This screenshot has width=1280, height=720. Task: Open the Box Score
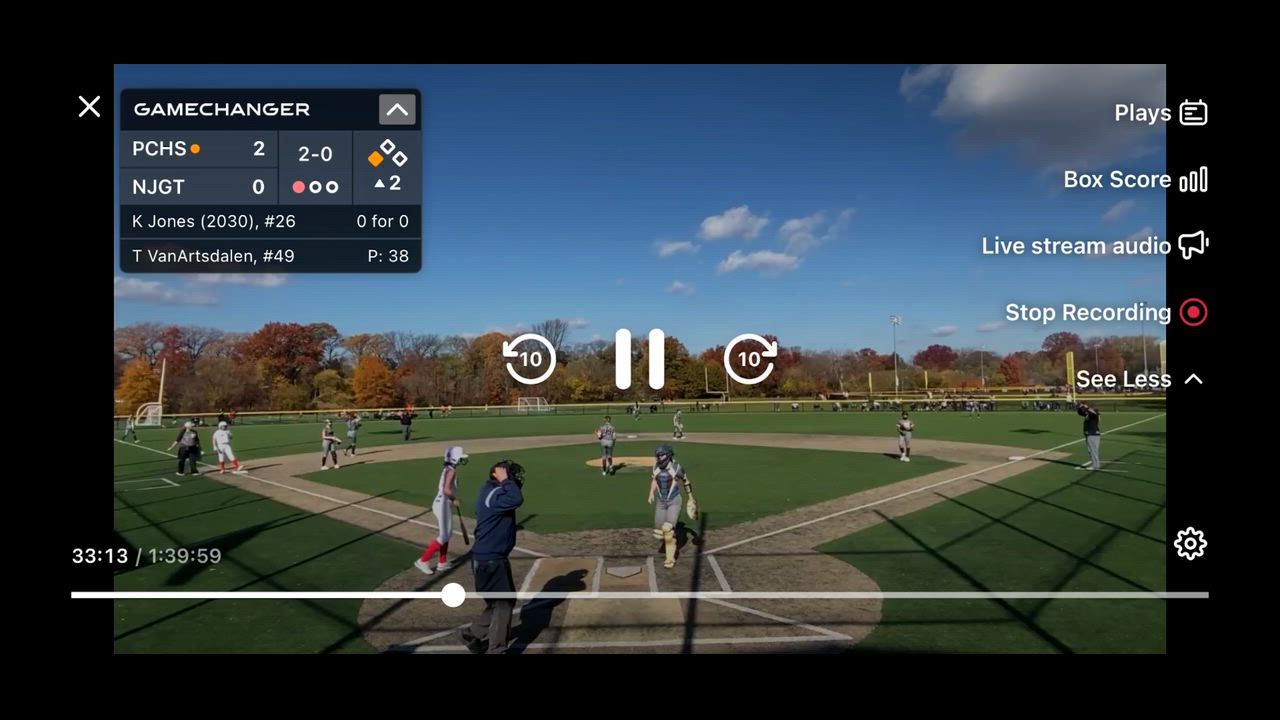tap(1135, 180)
